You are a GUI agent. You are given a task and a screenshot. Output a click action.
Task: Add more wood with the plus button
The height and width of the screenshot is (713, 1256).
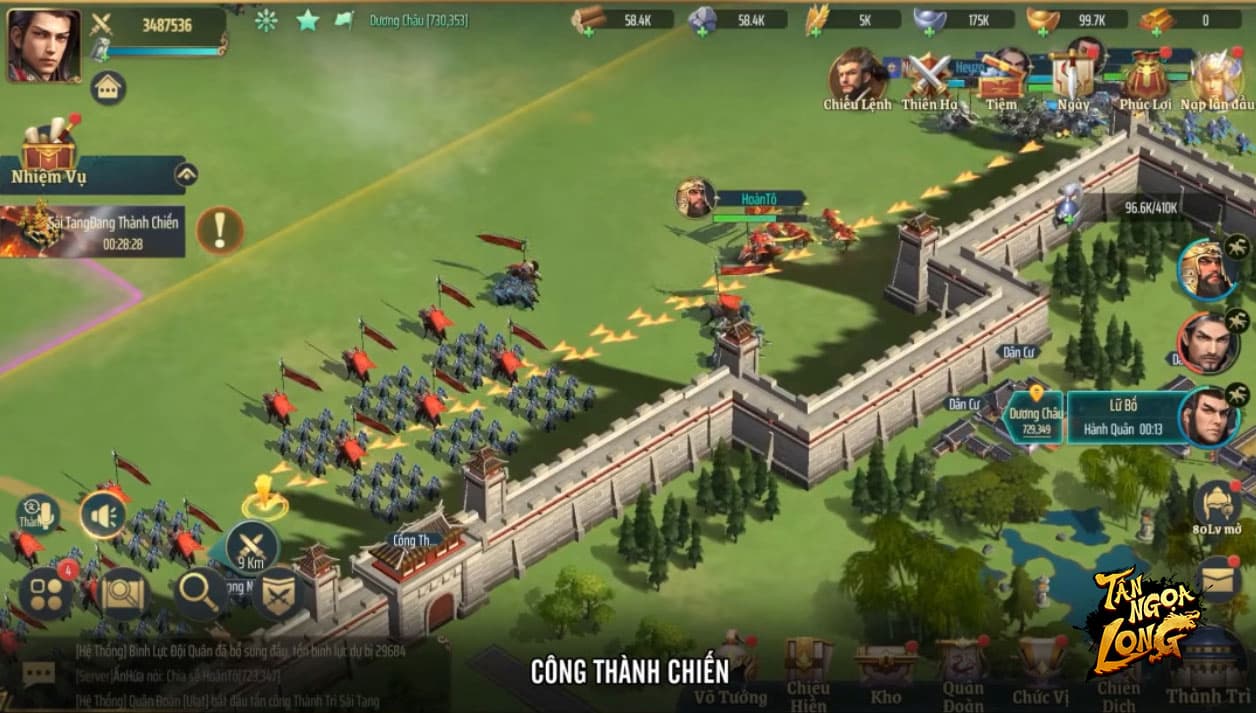pyautogui.click(x=590, y=31)
